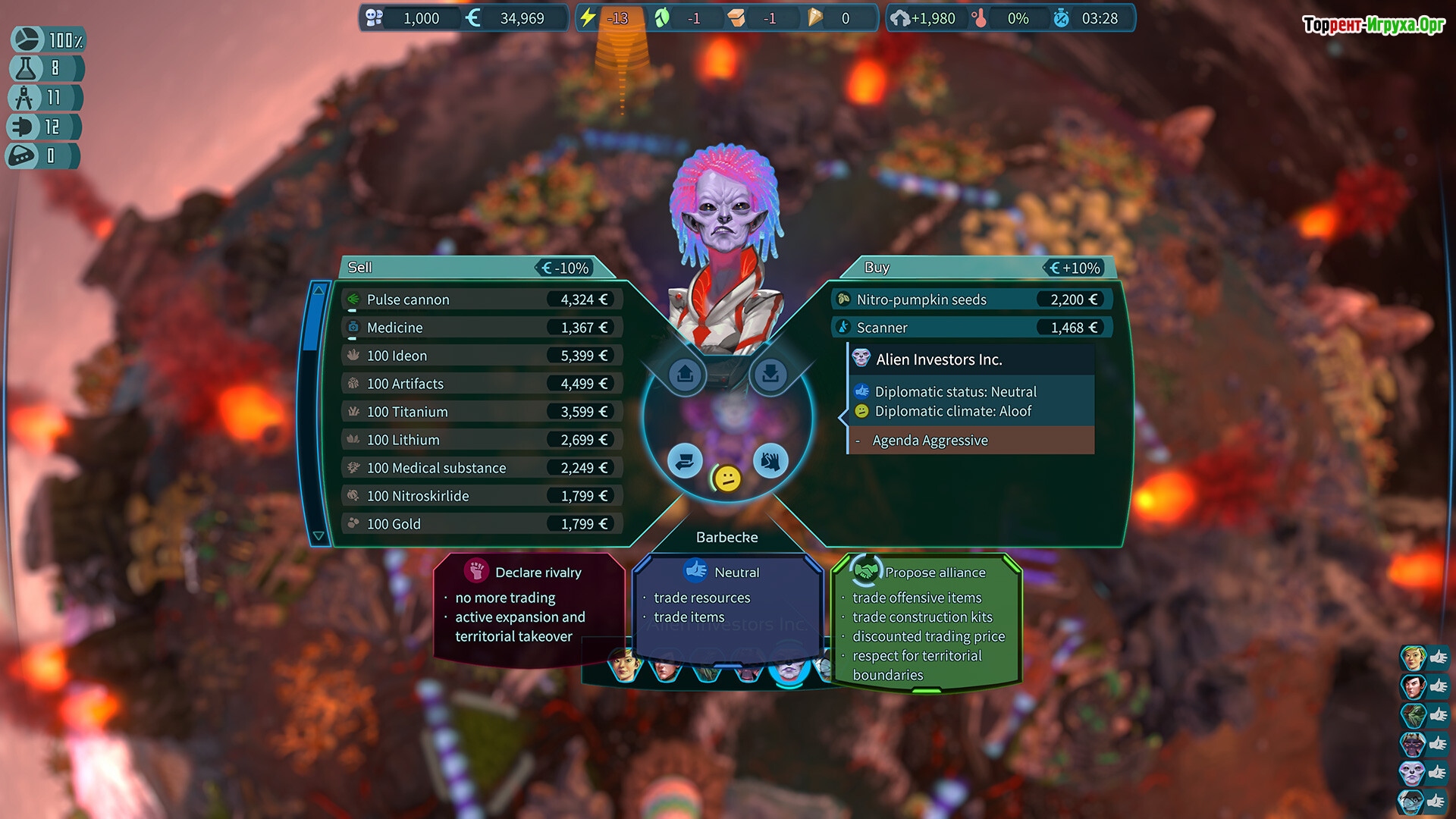Open the flask research counter
This screenshot has width=1456, height=819.
coord(44,69)
